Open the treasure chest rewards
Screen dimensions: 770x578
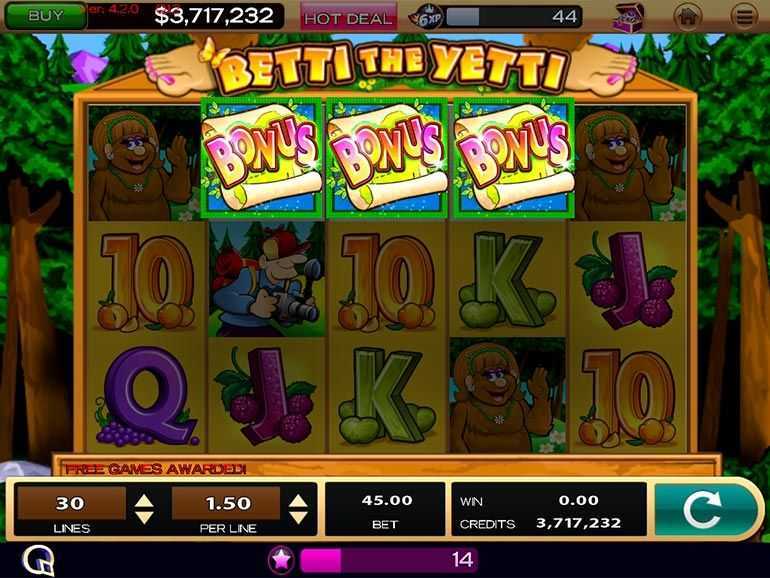[x=628, y=16]
